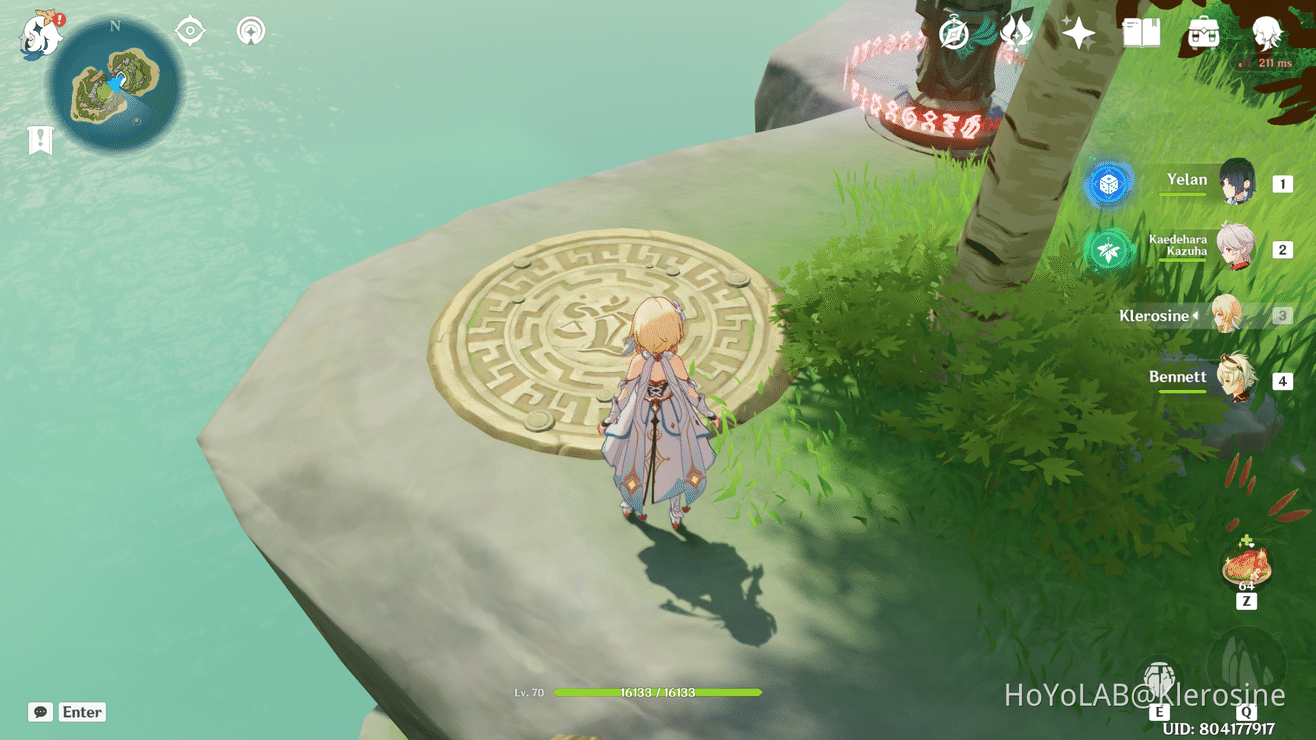The height and width of the screenshot is (740, 1316).
Task: Open the chat speech bubble icon
Action: [x=38, y=711]
